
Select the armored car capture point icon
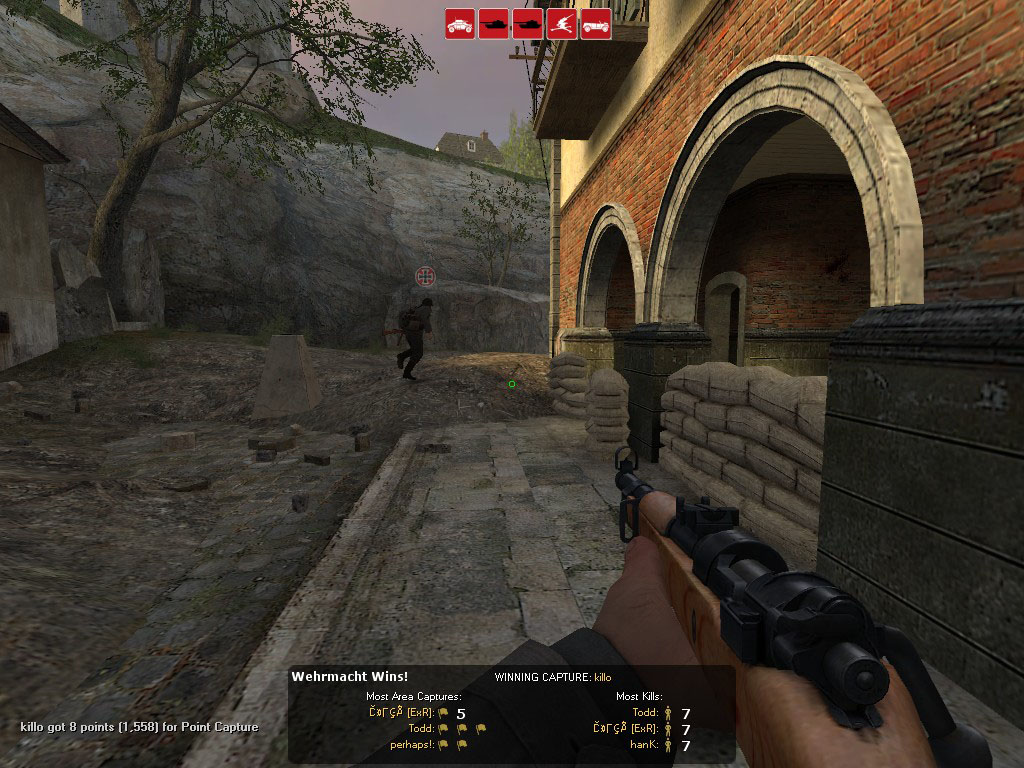coord(460,24)
